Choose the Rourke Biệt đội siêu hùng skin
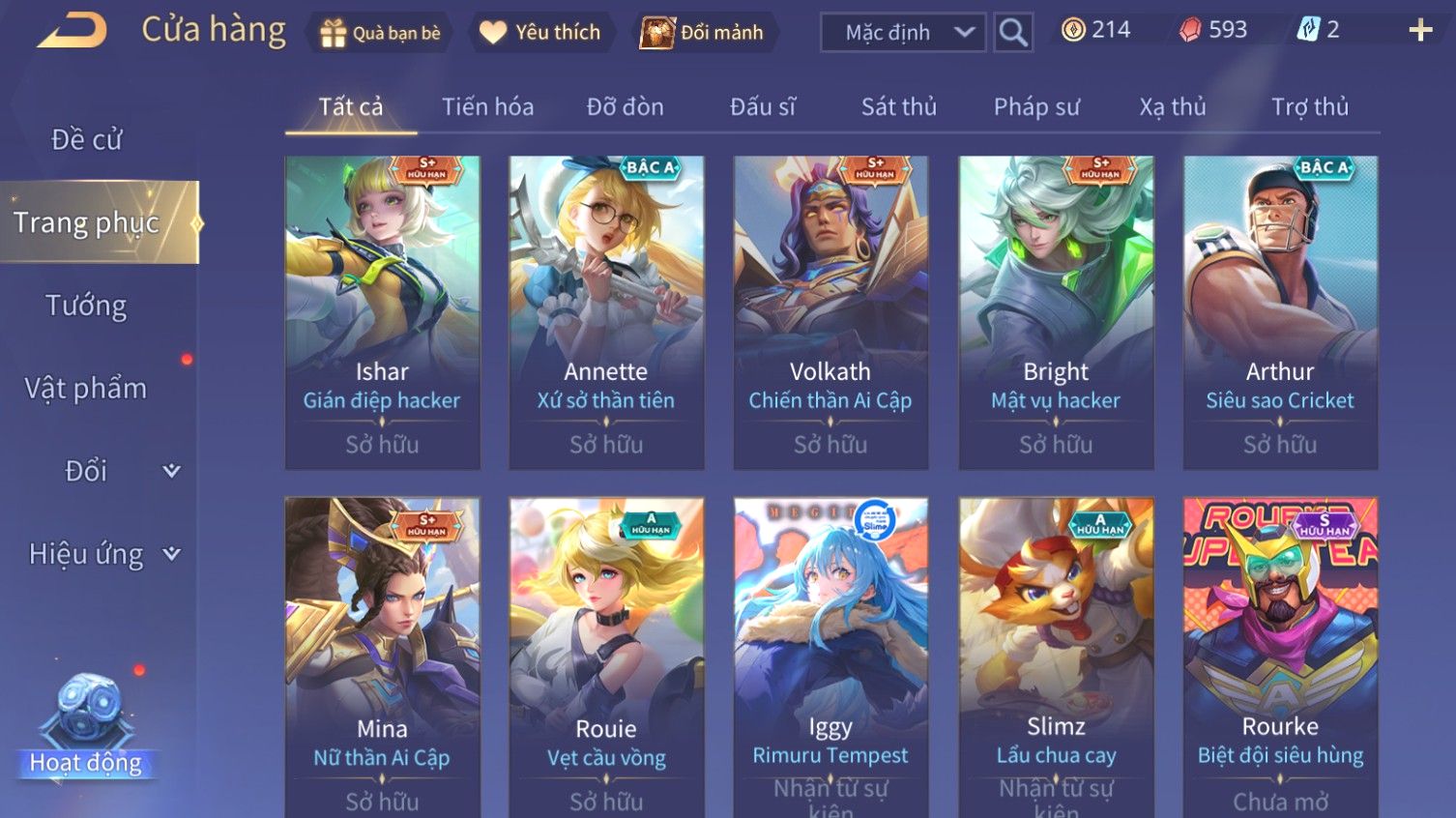The width and height of the screenshot is (1456, 818). coord(1280,657)
